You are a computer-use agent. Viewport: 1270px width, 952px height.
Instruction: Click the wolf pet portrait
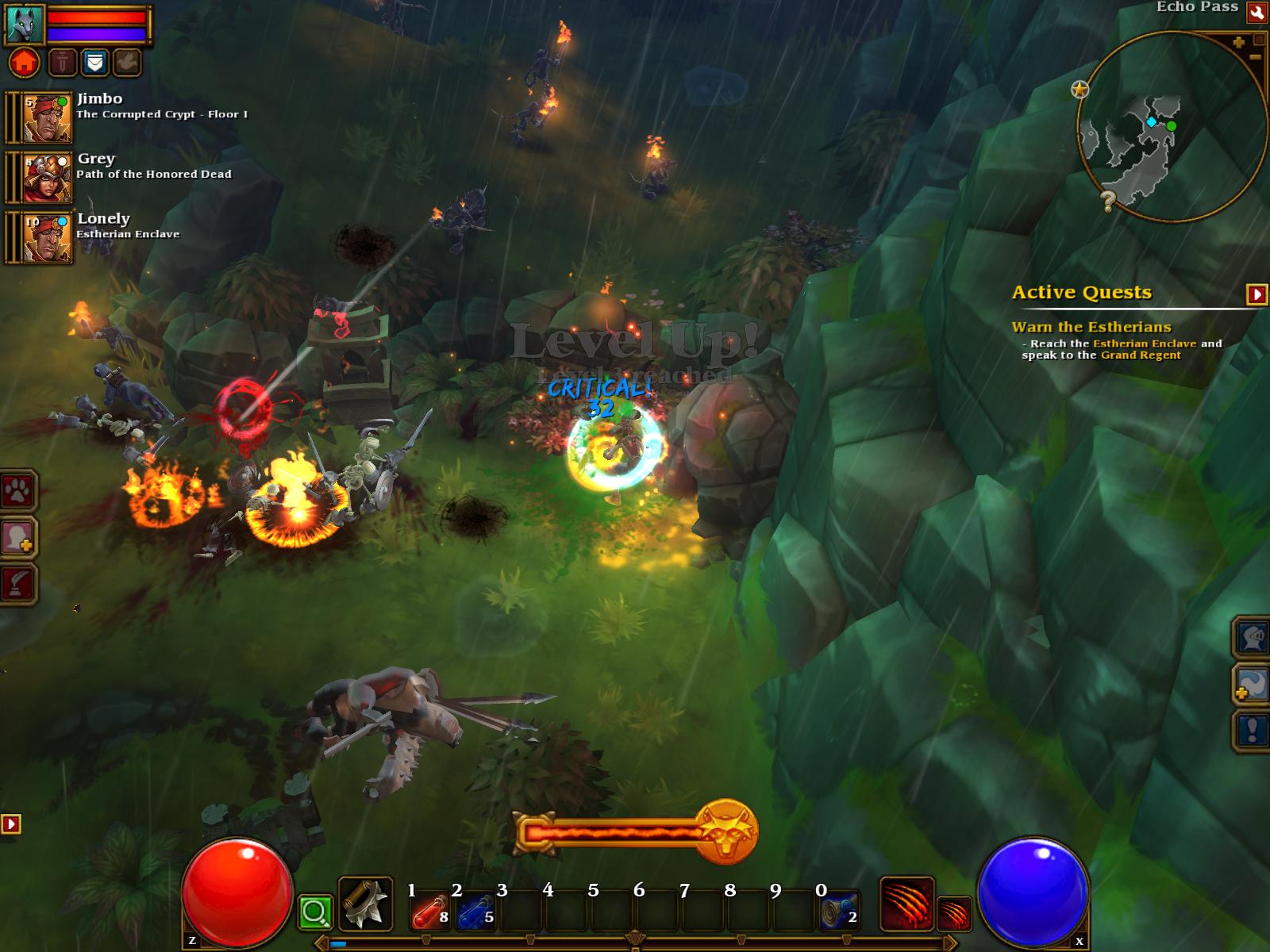click(25, 24)
